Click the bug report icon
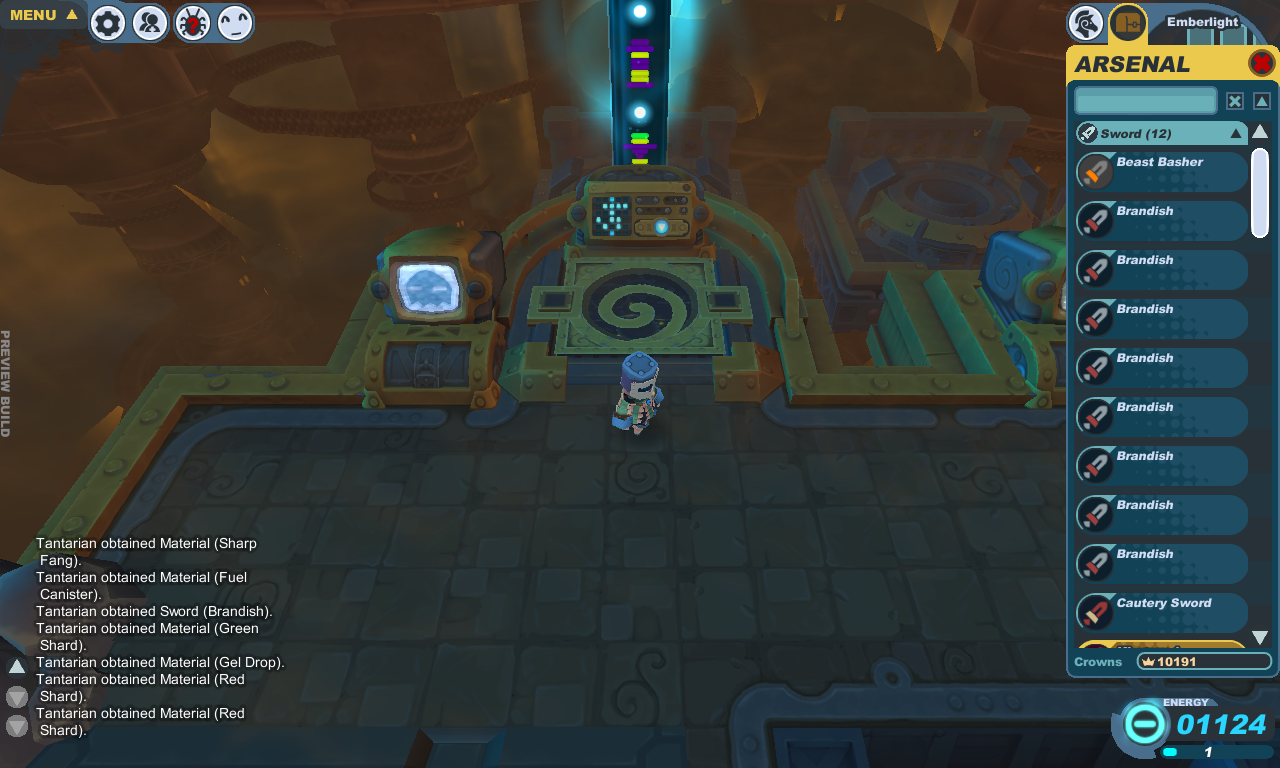 192,23
